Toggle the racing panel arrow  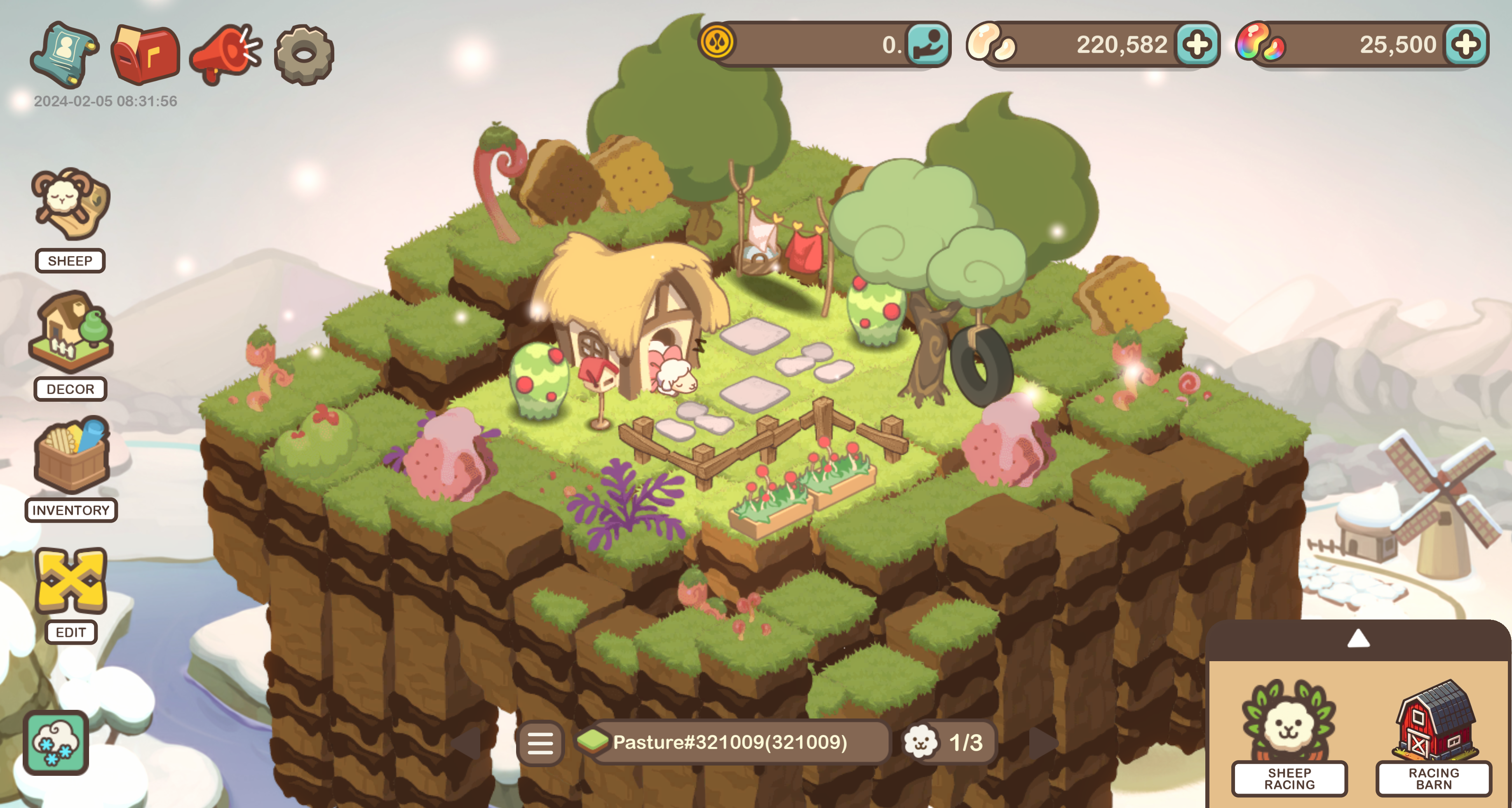[x=1358, y=639]
